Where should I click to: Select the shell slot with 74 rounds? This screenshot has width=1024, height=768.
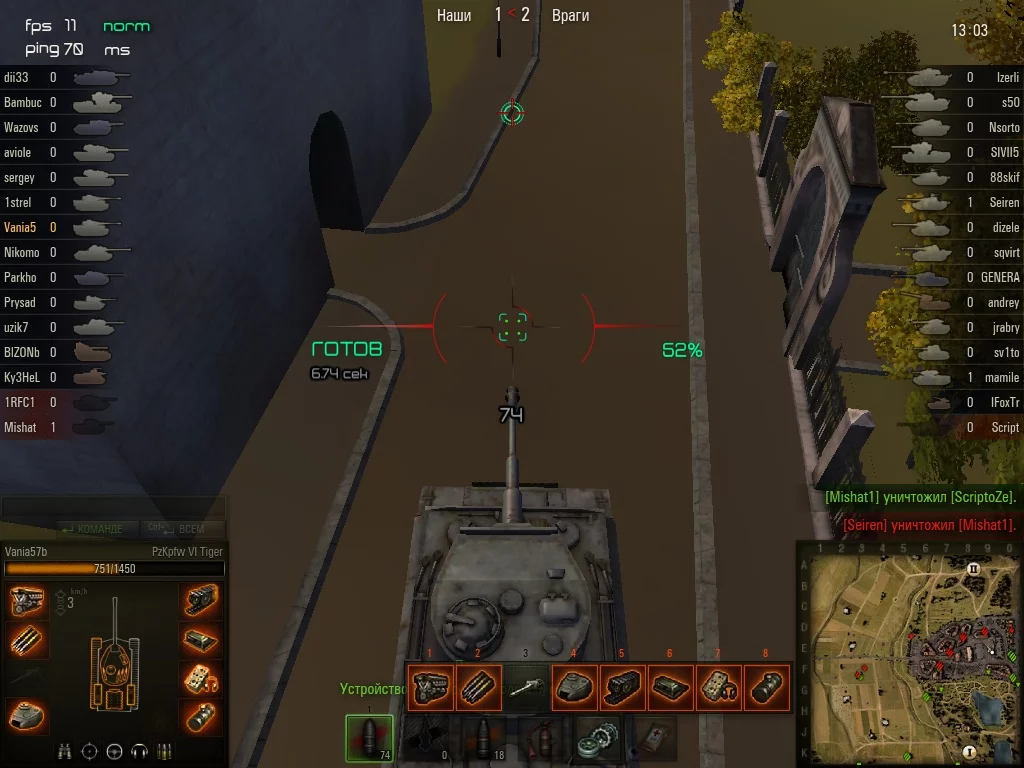(x=369, y=739)
